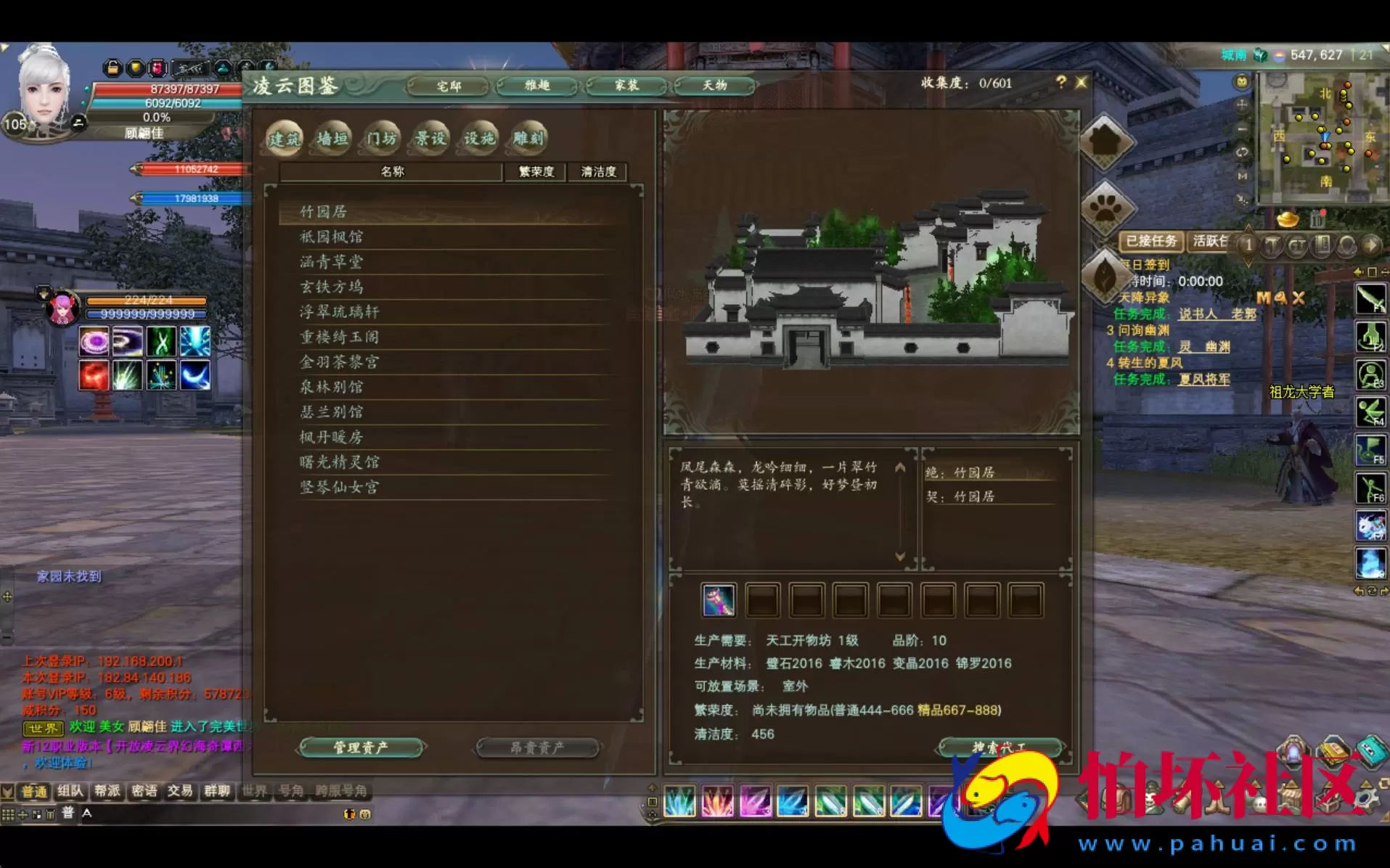Switch to the 世界 chat channel tab

coord(255,792)
